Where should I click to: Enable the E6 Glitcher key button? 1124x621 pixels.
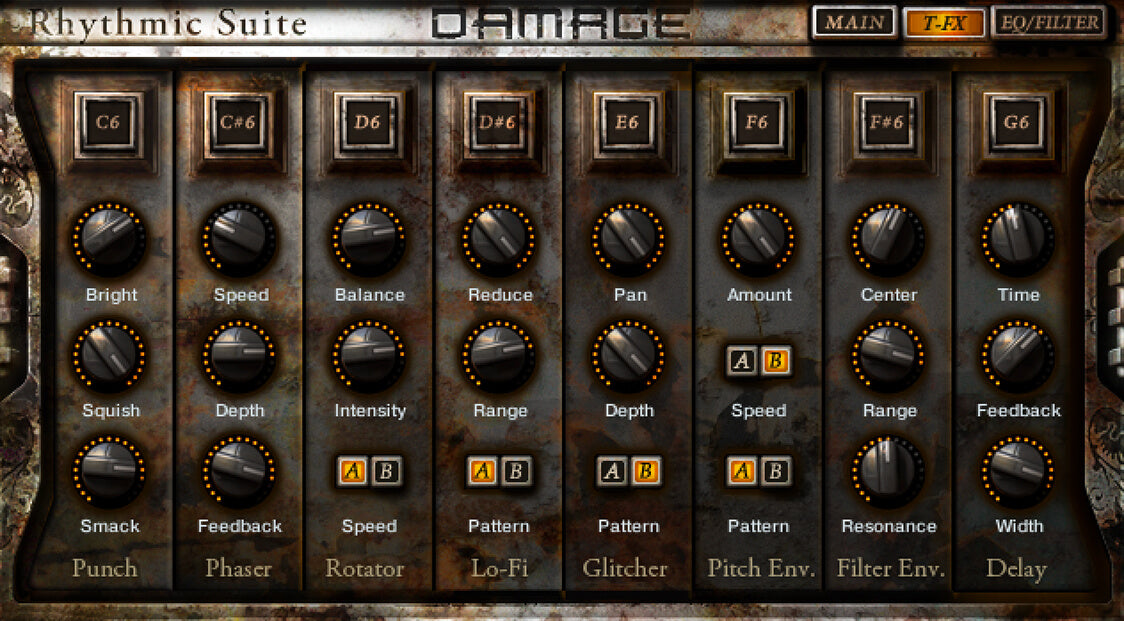pyautogui.click(x=627, y=124)
